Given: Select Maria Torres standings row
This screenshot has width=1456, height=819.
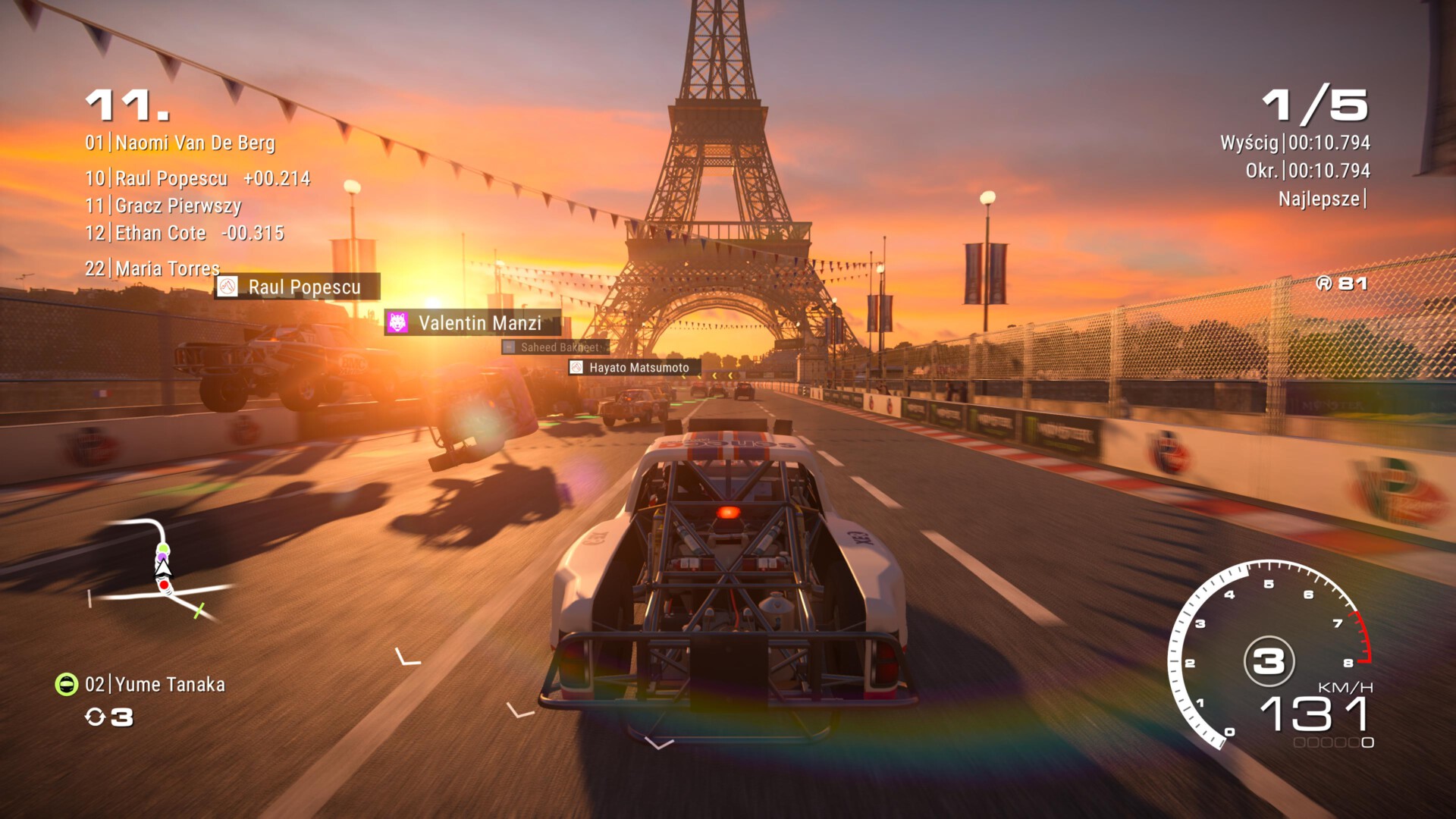Looking at the screenshot, I should pyautogui.click(x=152, y=268).
